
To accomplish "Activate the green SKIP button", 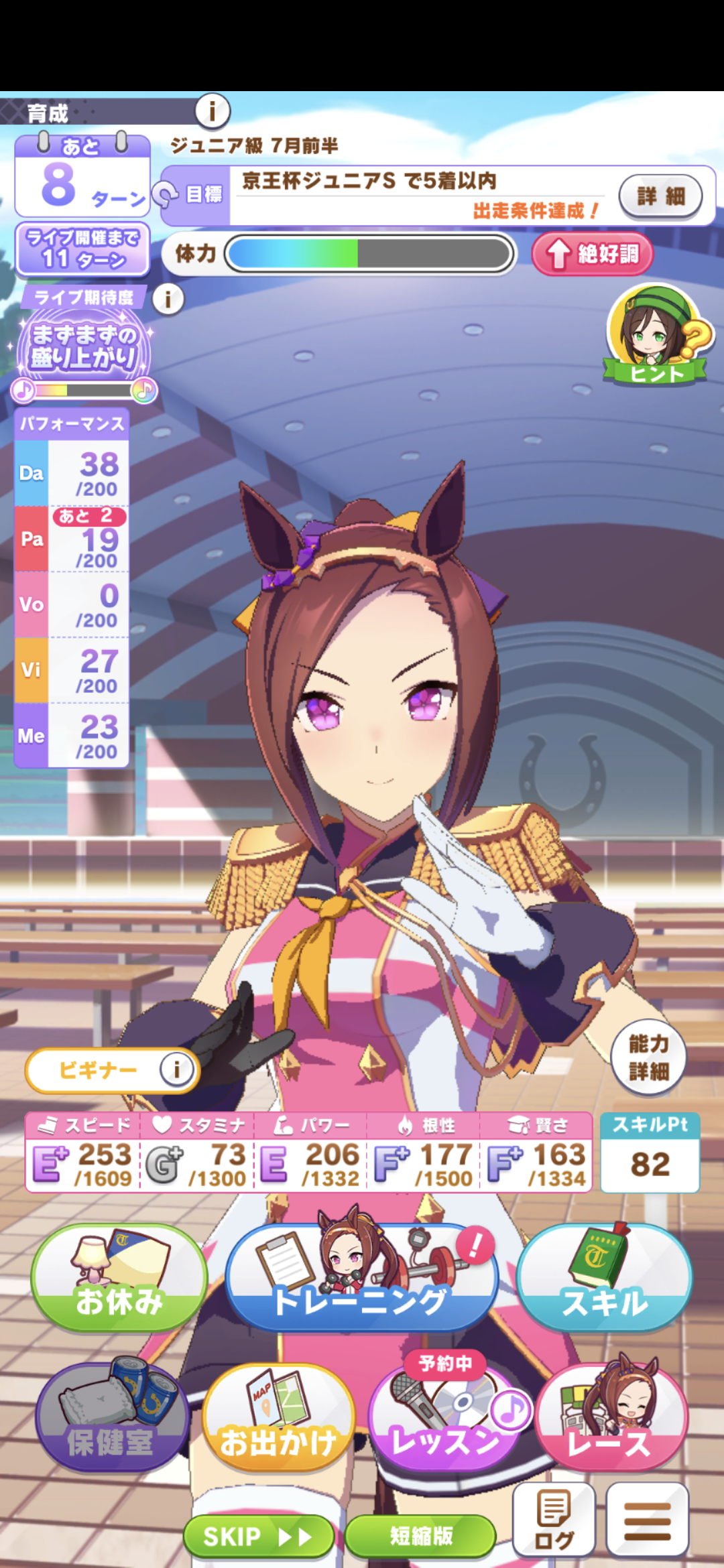I will [x=258, y=1536].
